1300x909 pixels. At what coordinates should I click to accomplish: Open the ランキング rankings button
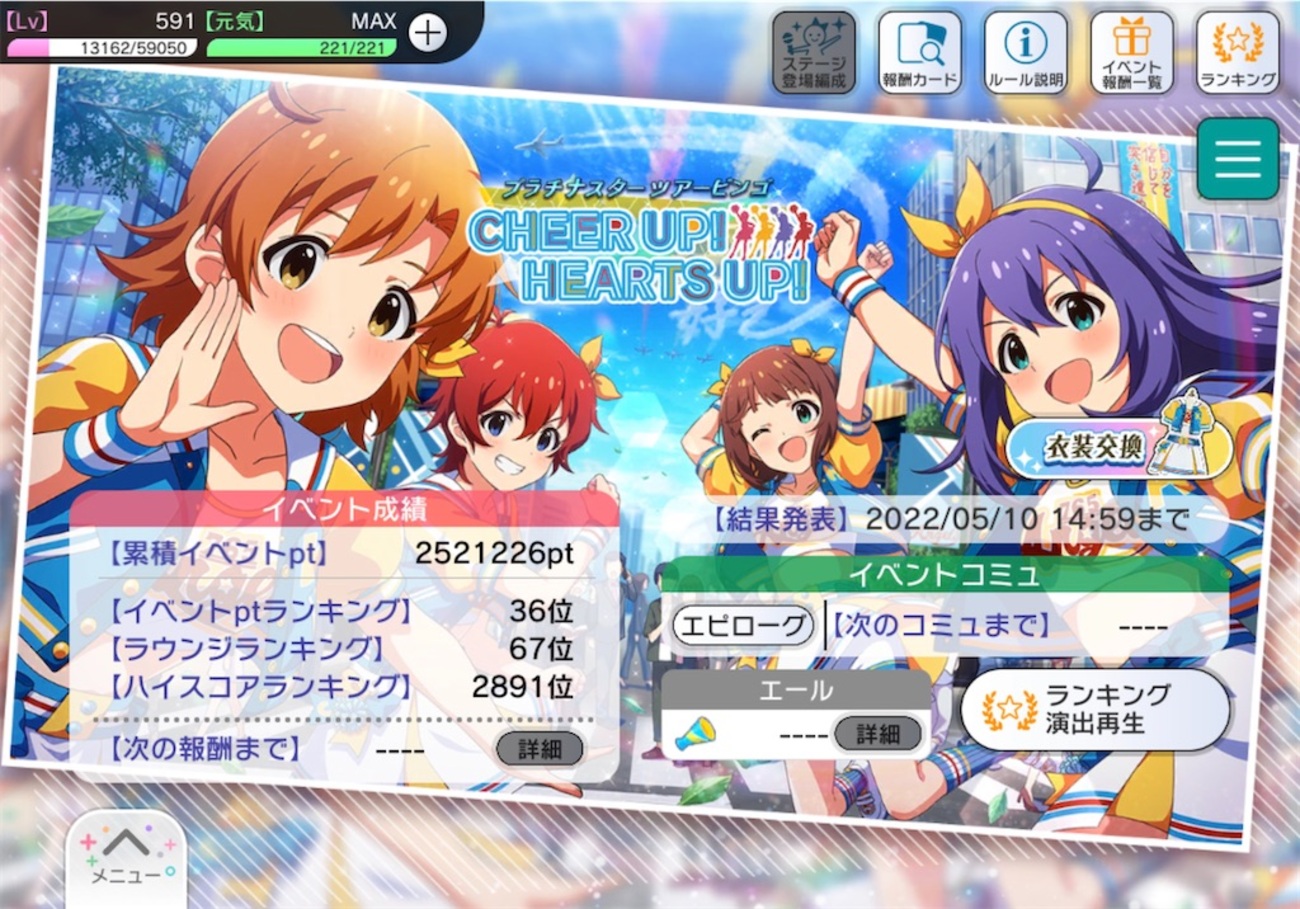coord(1237,52)
